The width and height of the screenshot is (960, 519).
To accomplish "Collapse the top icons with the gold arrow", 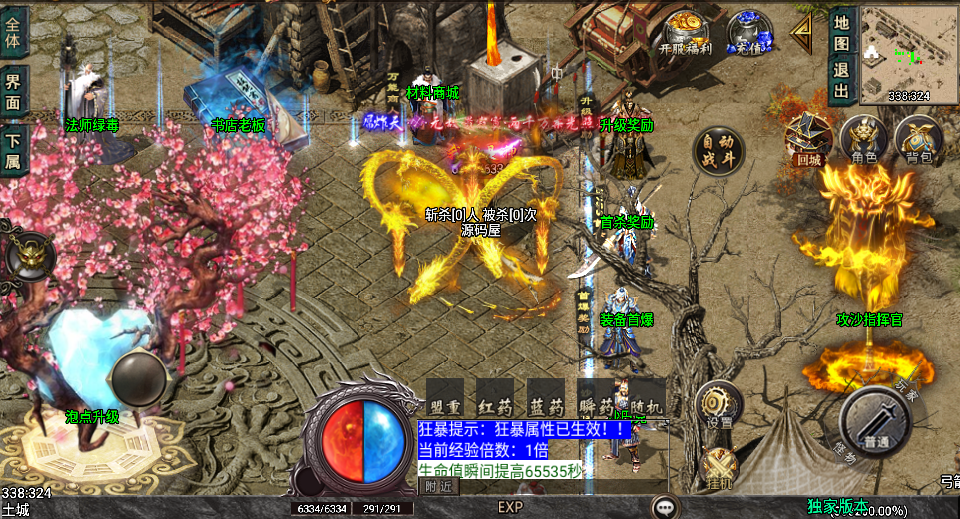I will tap(801, 32).
